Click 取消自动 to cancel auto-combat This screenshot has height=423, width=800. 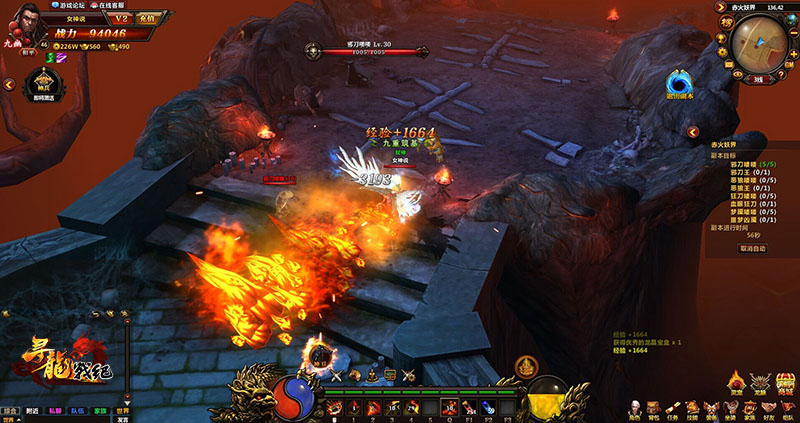coord(753,247)
